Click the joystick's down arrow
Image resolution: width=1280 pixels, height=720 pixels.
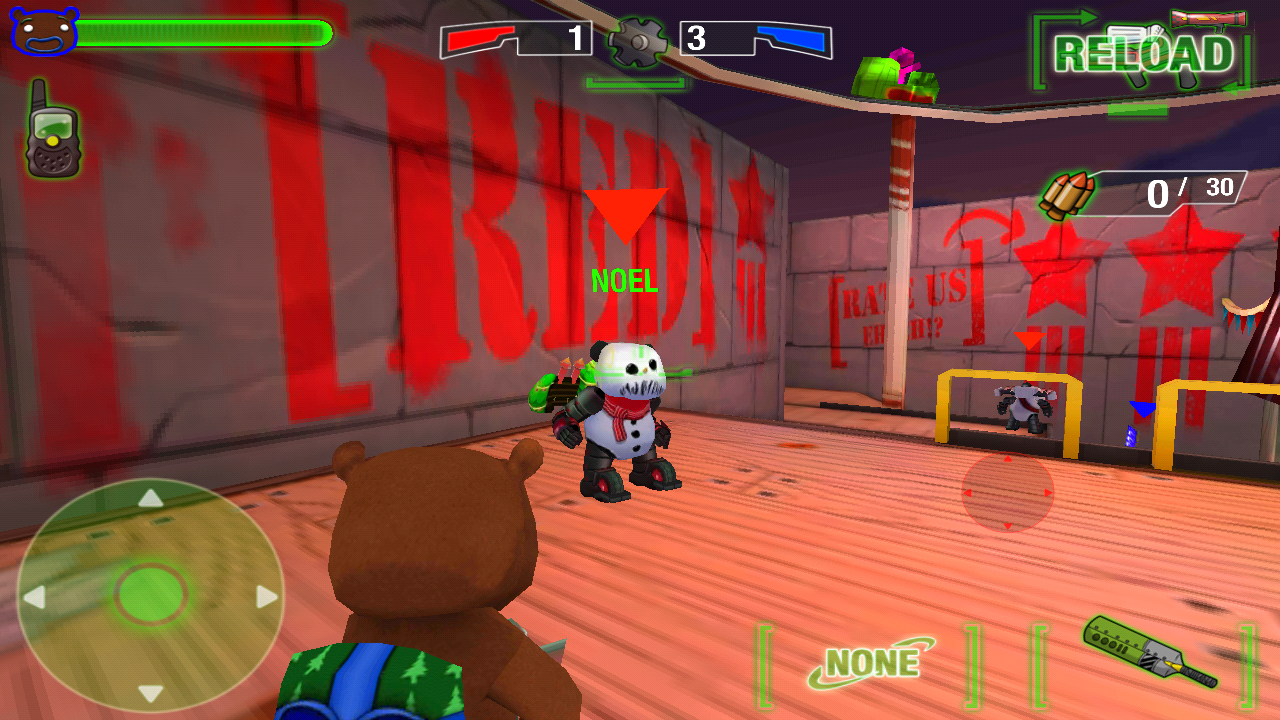150,693
